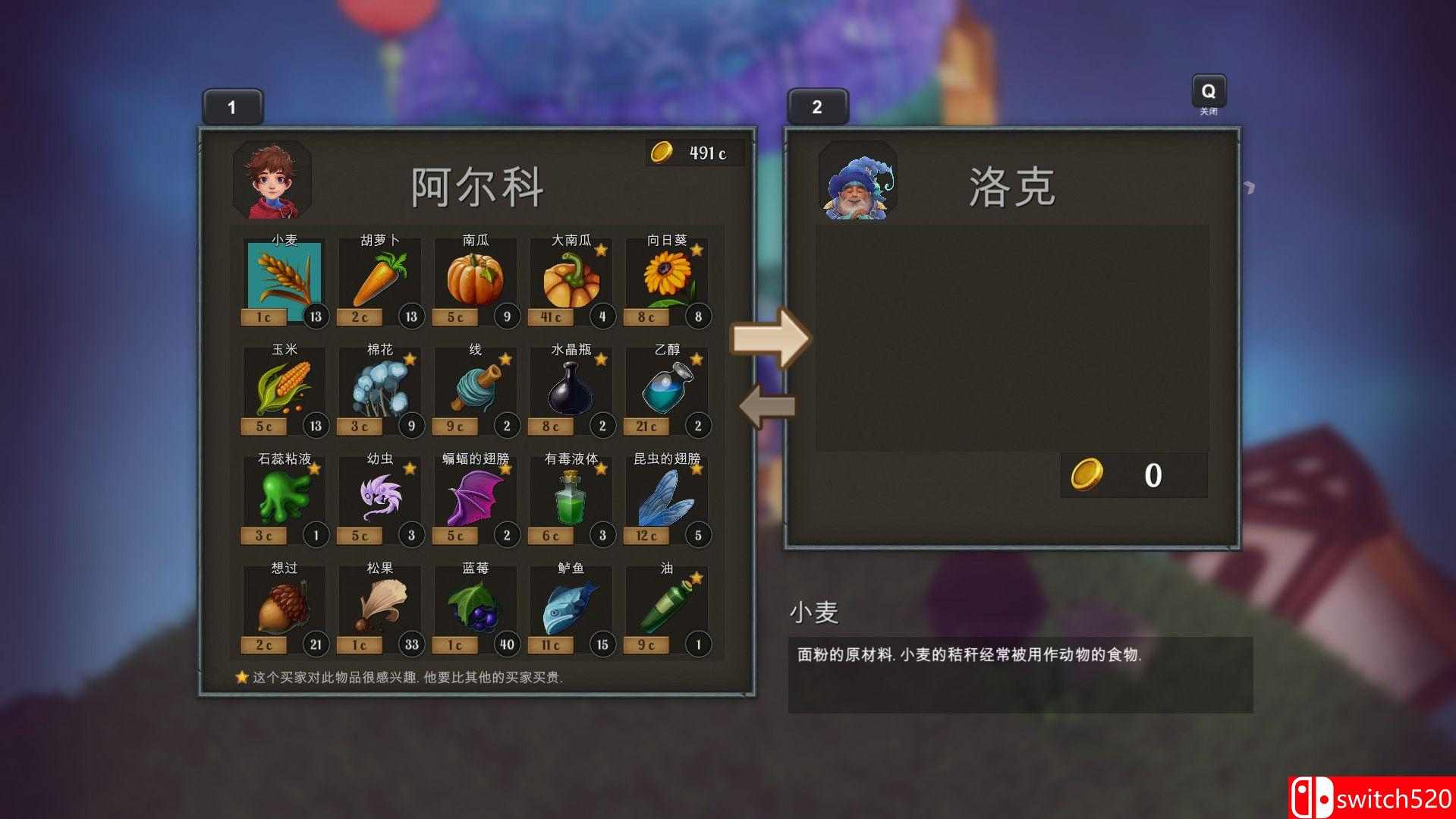The height and width of the screenshot is (819, 1456).
Task: Switch to trade panel tab 2
Action: (817, 106)
